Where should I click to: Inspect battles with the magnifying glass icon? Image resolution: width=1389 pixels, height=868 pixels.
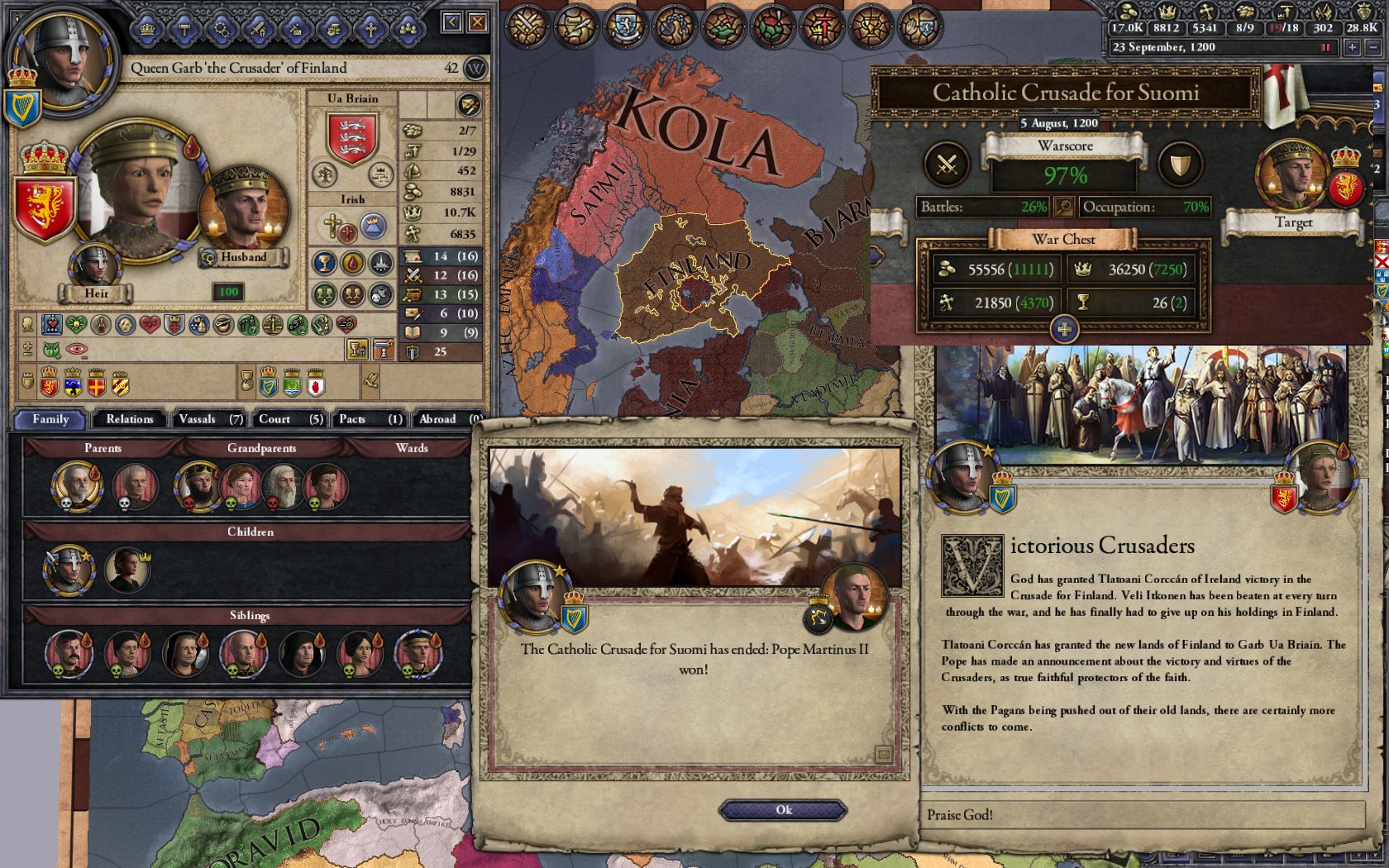point(1063,207)
